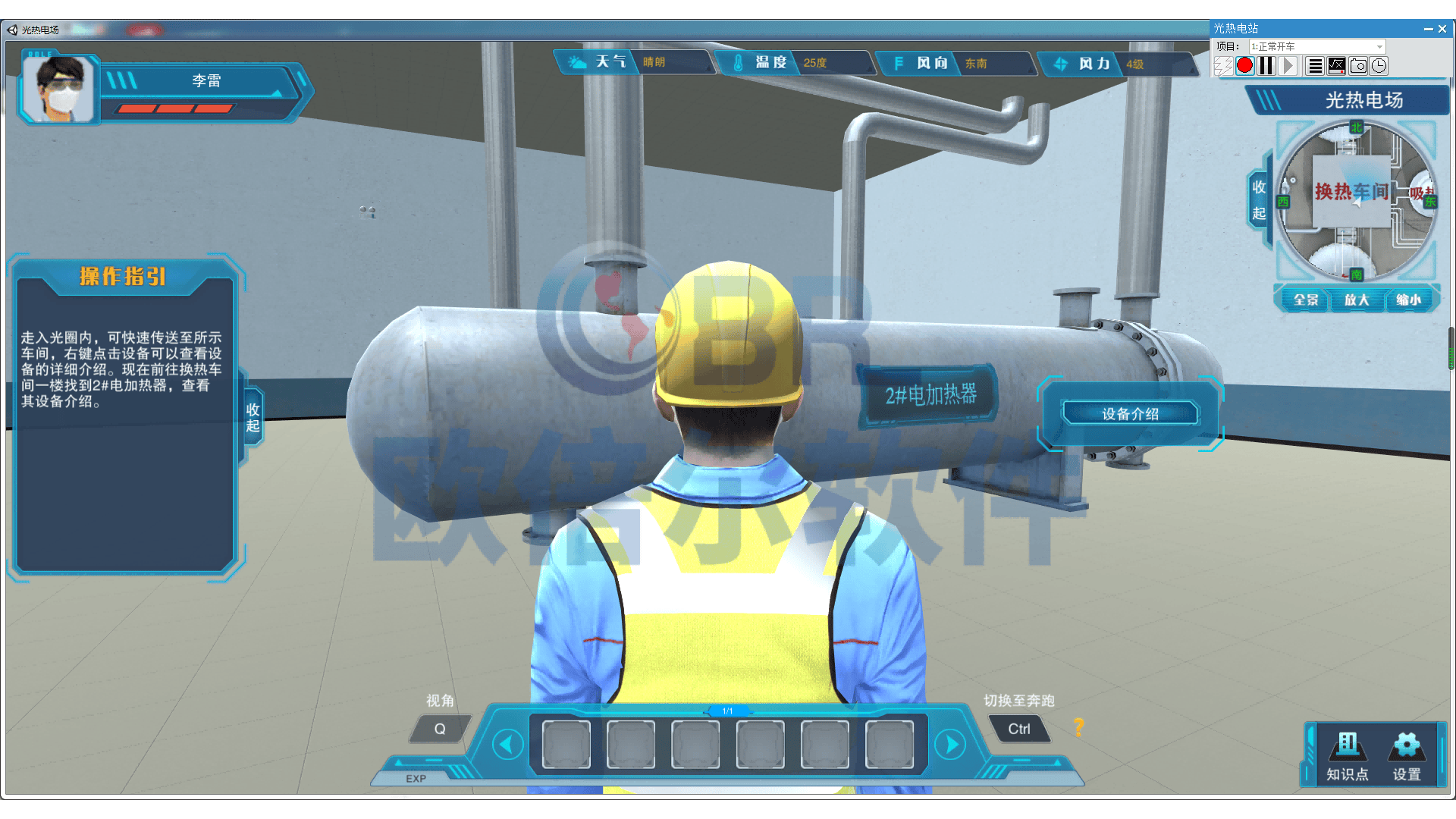Go to the next hotbar page

[x=950, y=745]
